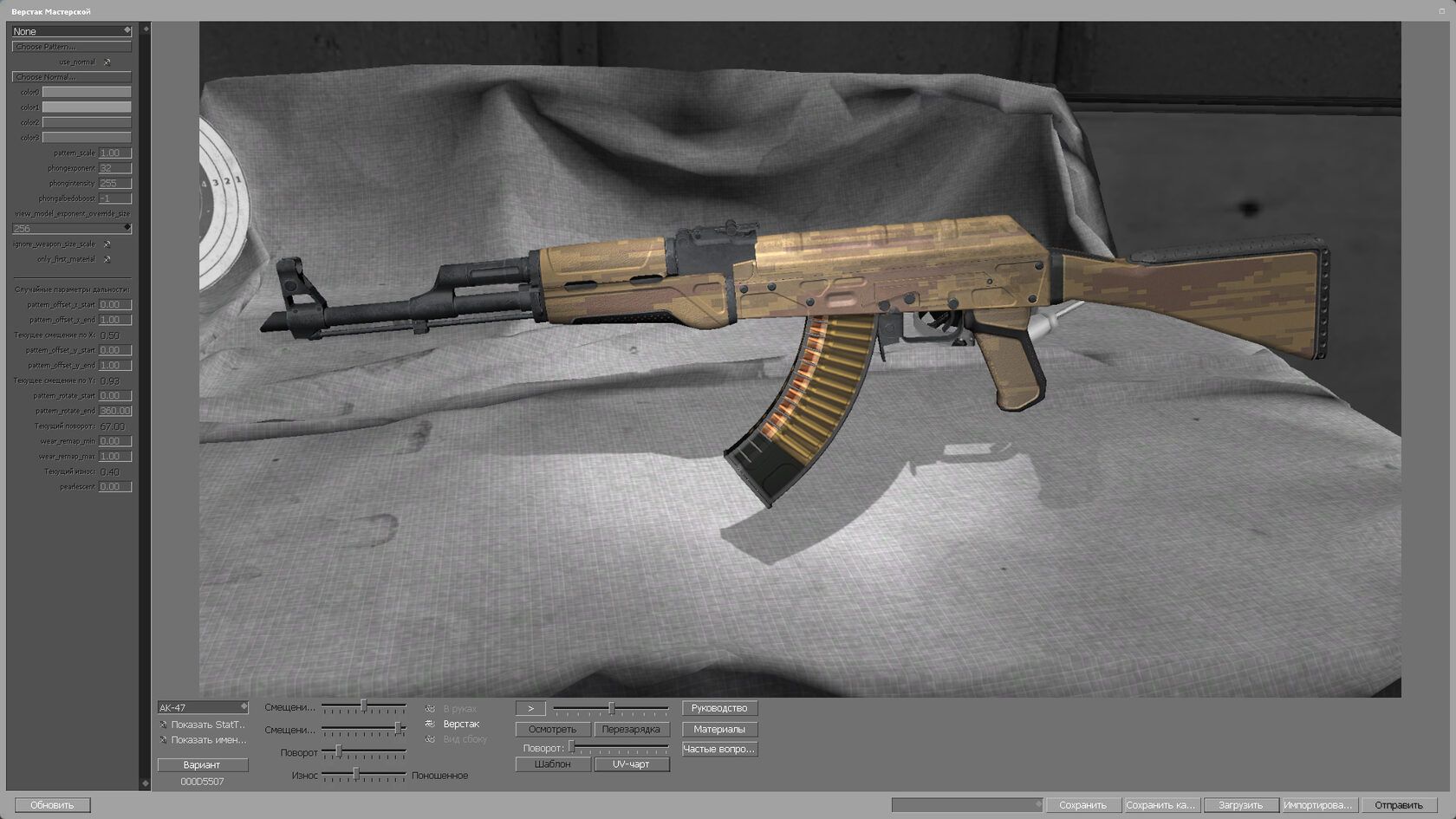Click the Износ wear slider handle
This screenshot has height=819, width=1456.
[x=356, y=773]
